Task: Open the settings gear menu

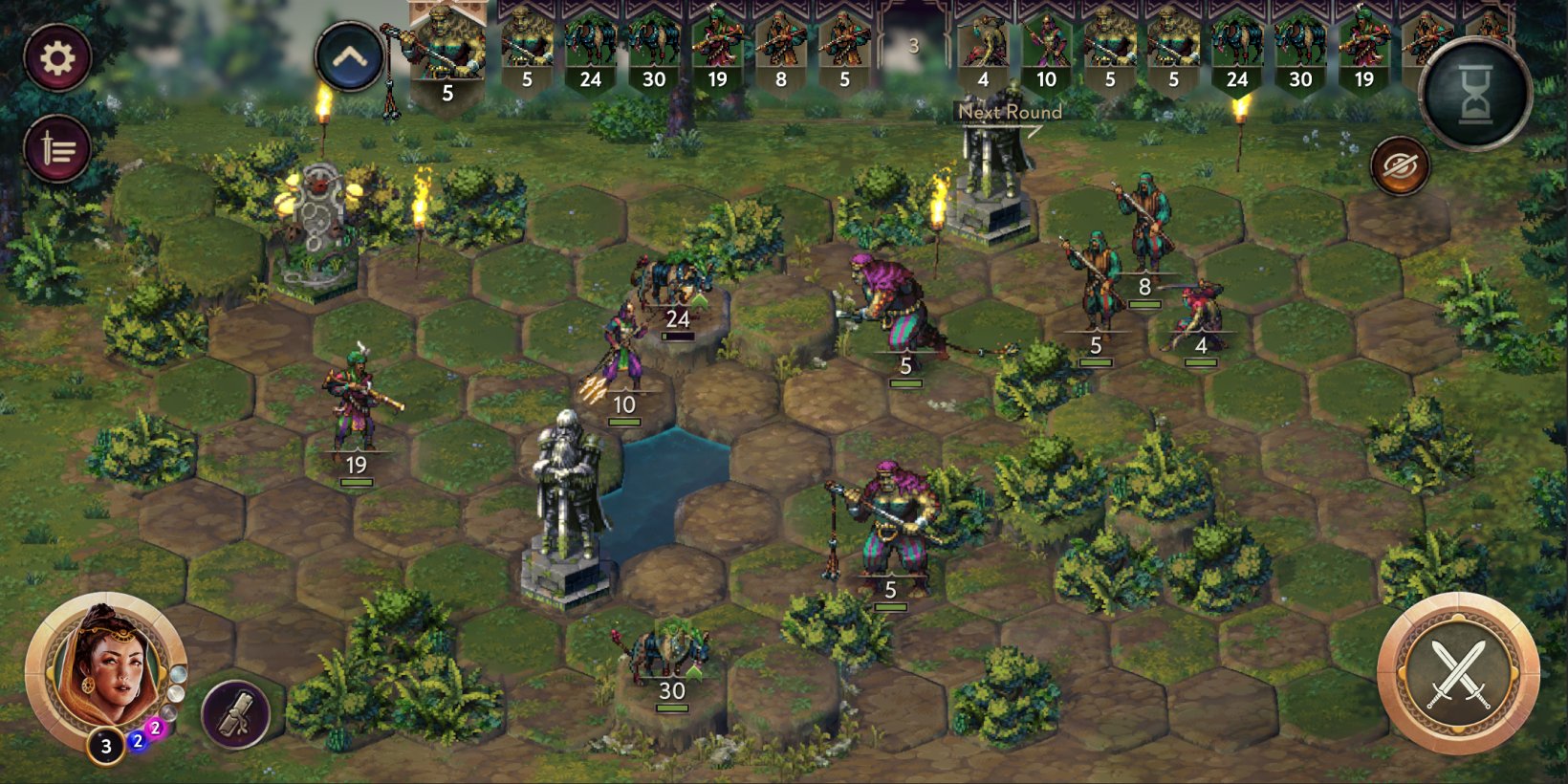Action: tap(57, 57)
